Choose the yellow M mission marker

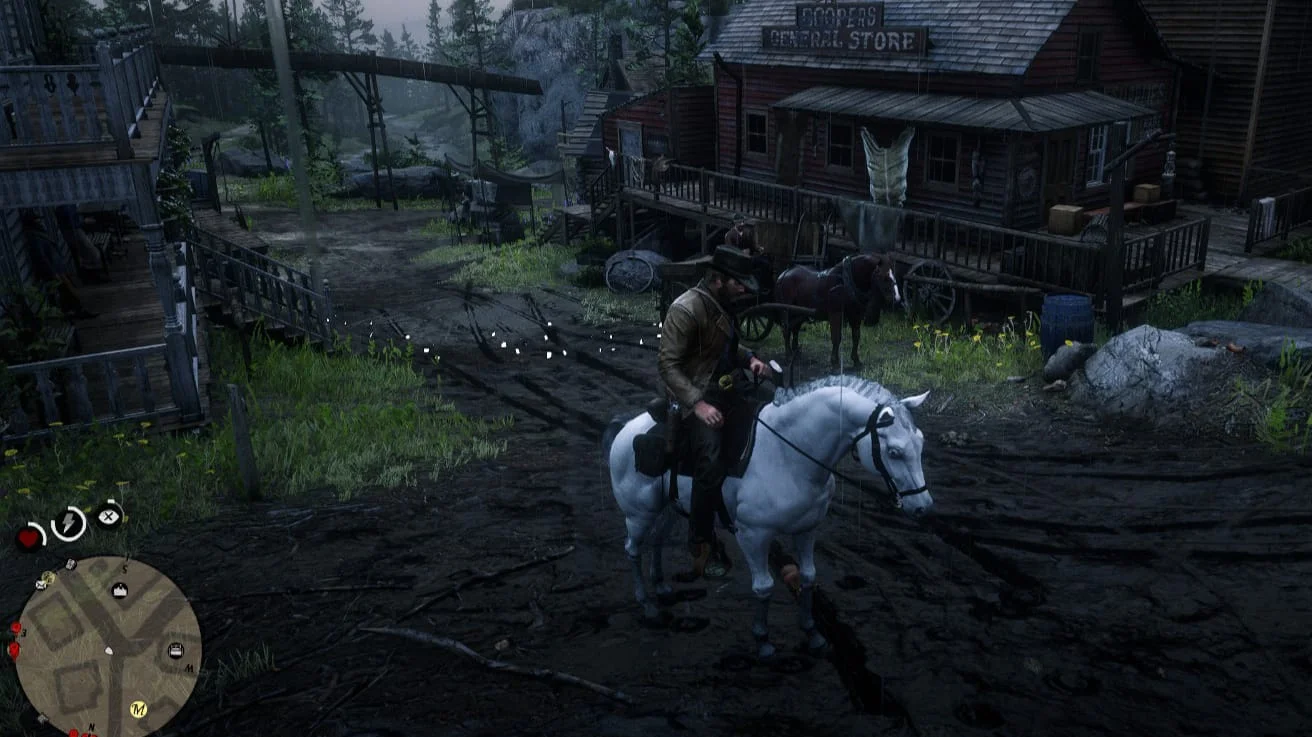click(139, 709)
